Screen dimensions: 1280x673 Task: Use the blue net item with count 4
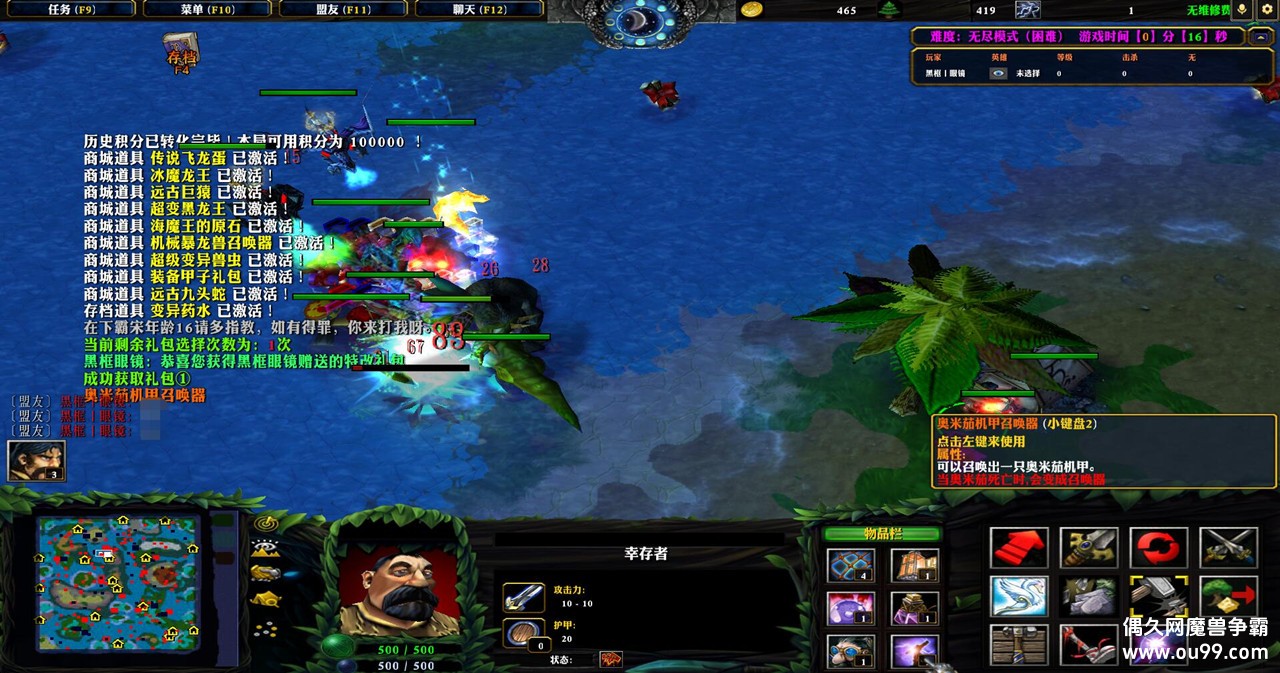(x=851, y=565)
